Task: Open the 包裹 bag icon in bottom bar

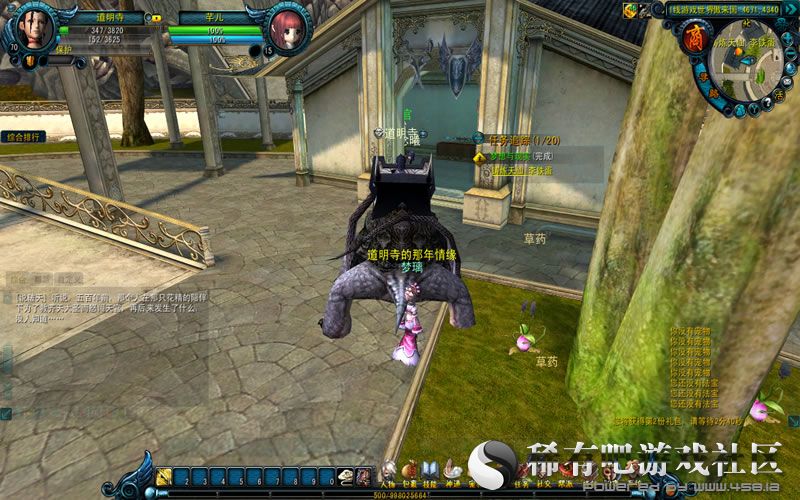Action: pos(409,471)
